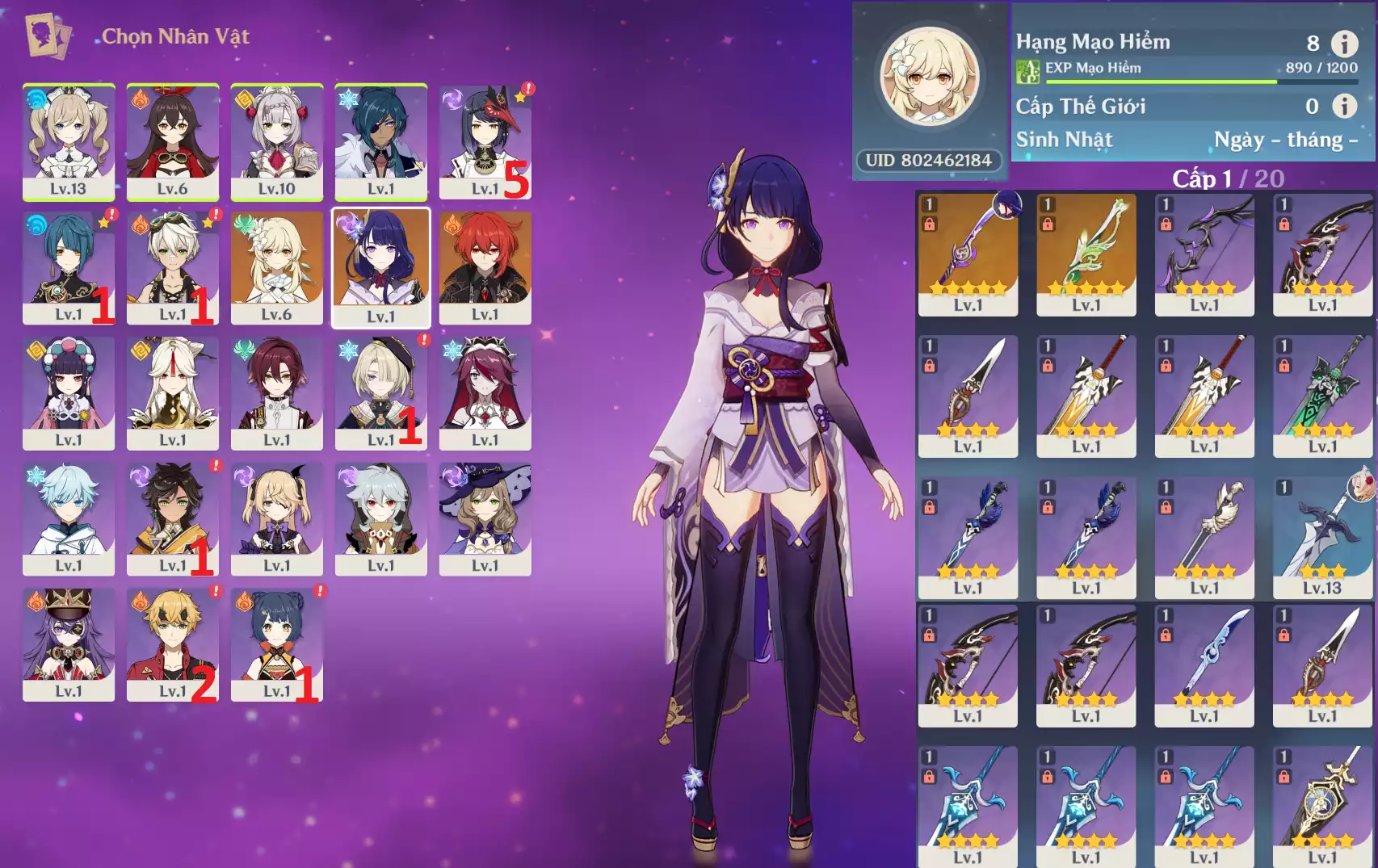1378x868 pixels.
Task: Choose Amber's level 6 character card
Action: pos(173,141)
